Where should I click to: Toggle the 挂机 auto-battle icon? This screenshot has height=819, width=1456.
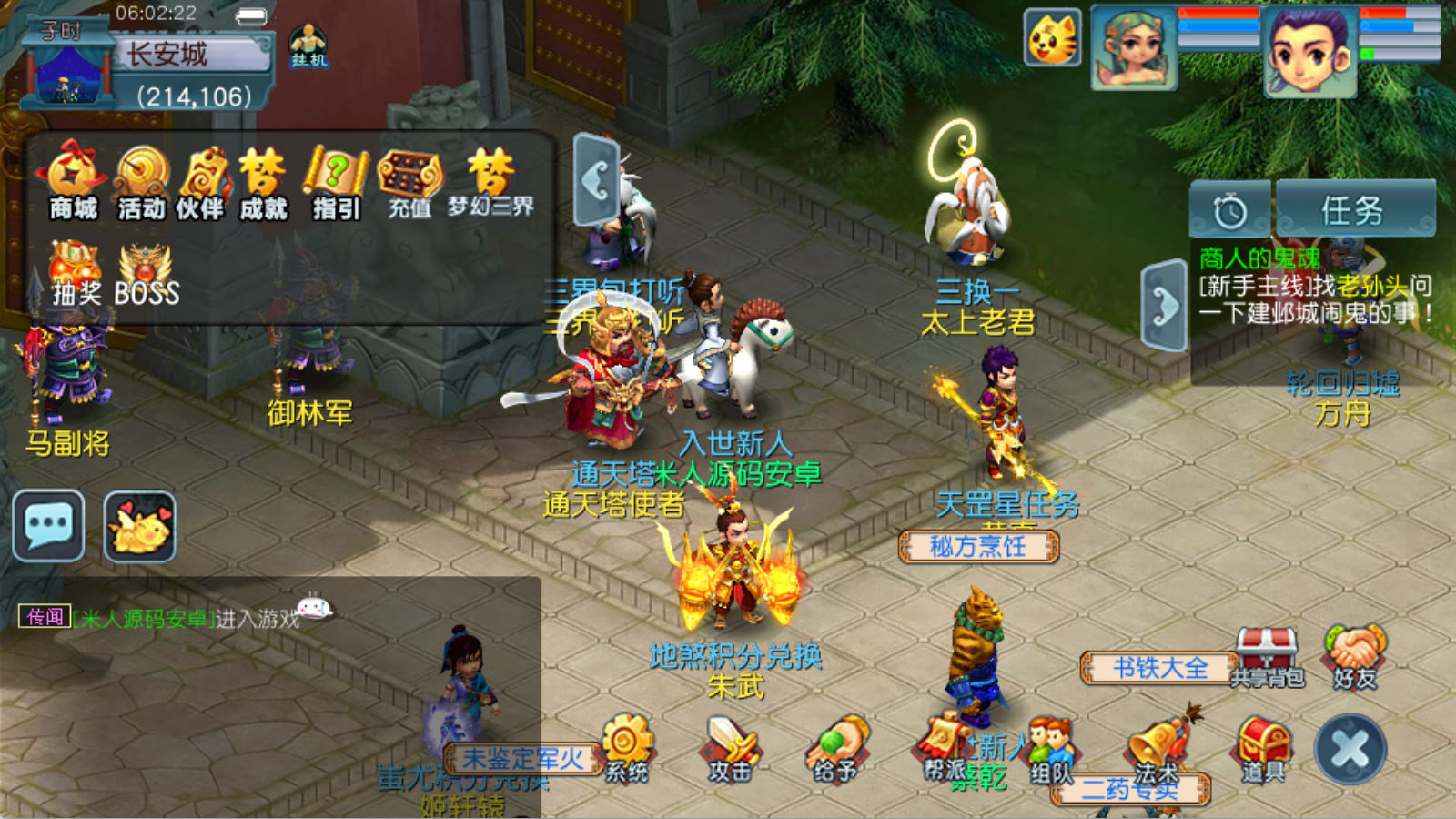[x=308, y=45]
